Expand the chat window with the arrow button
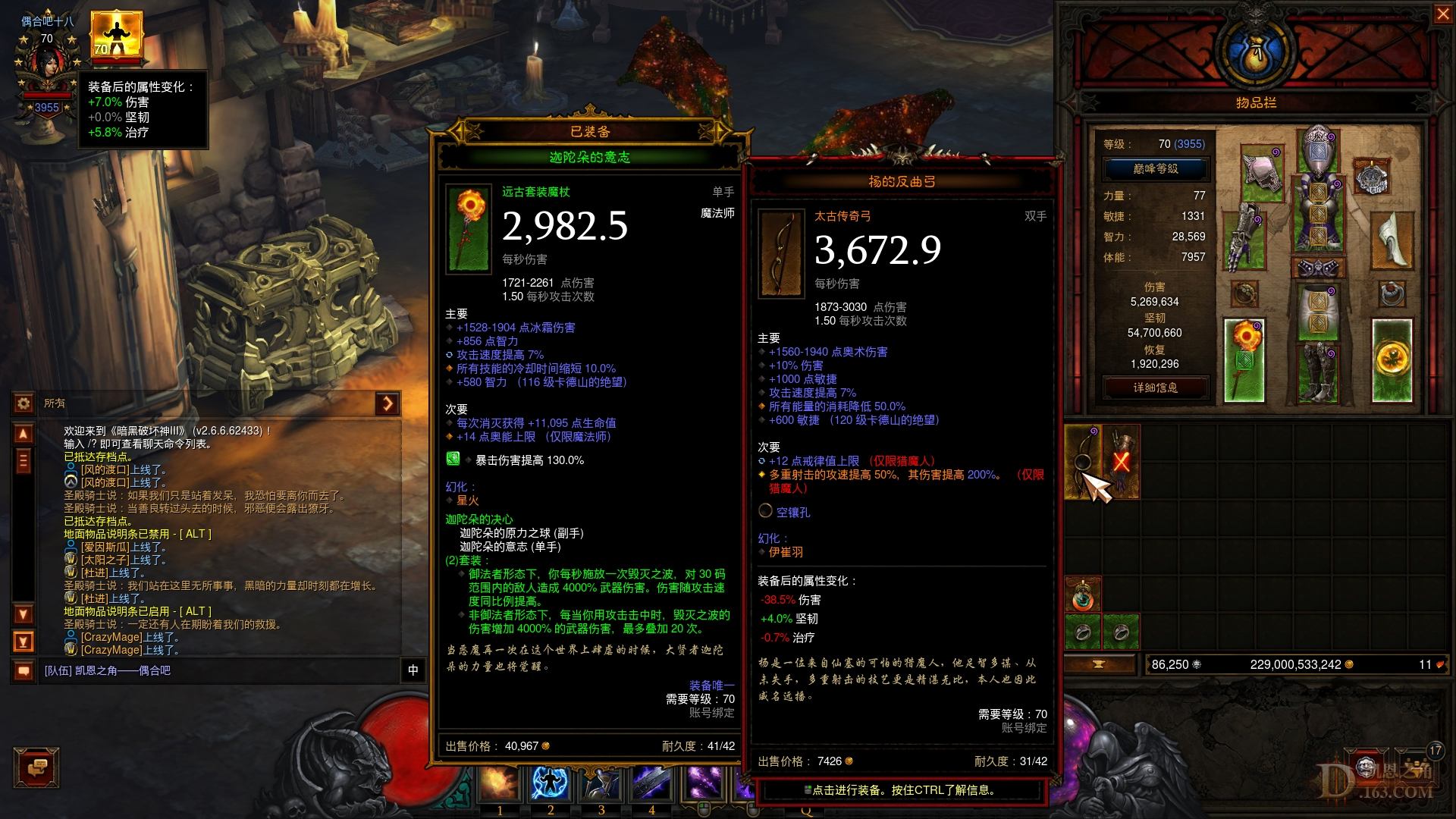The image size is (1456, 819). pos(387,404)
